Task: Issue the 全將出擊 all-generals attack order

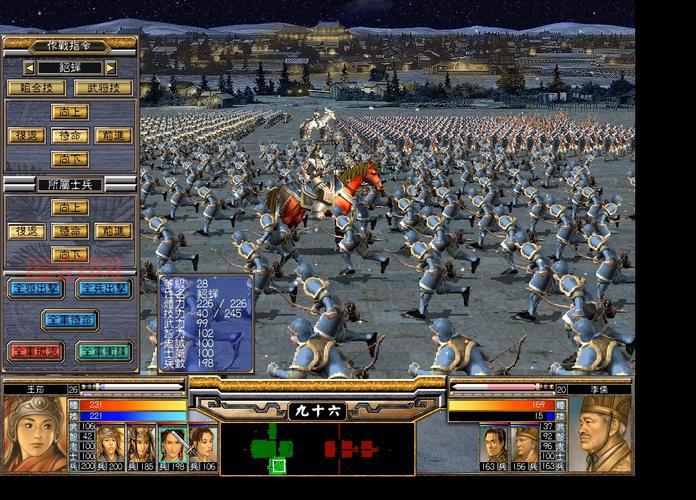Action: pyautogui.click(x=36, y=289)
